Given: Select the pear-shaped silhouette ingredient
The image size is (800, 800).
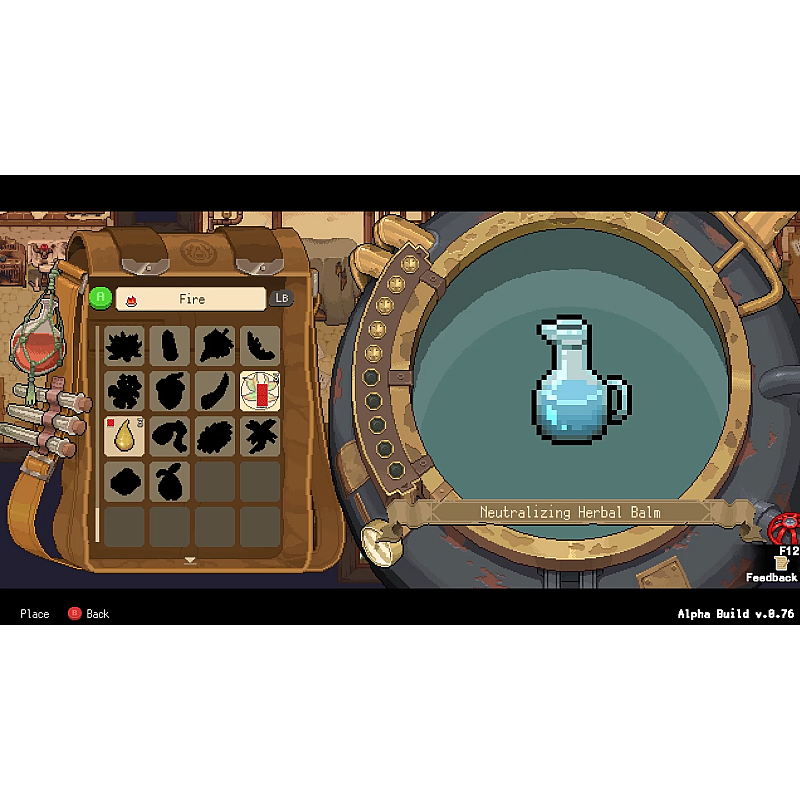Looking at the screenshot, I should point(170,482).
